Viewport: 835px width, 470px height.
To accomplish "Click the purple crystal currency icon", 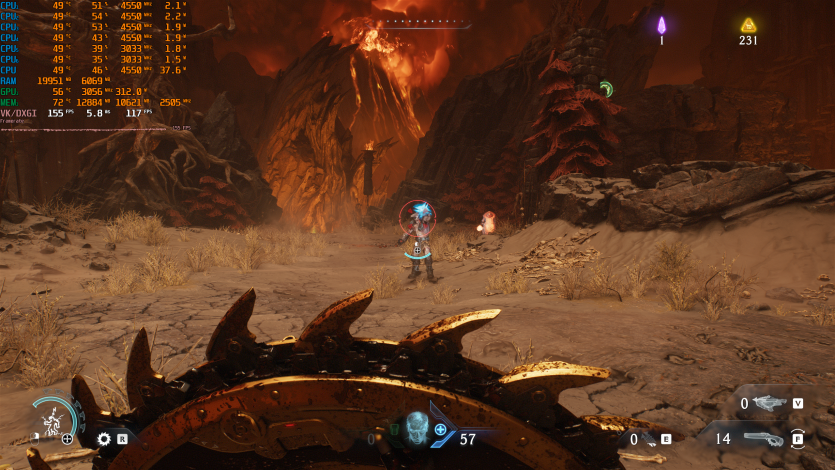I will (661, 25).
